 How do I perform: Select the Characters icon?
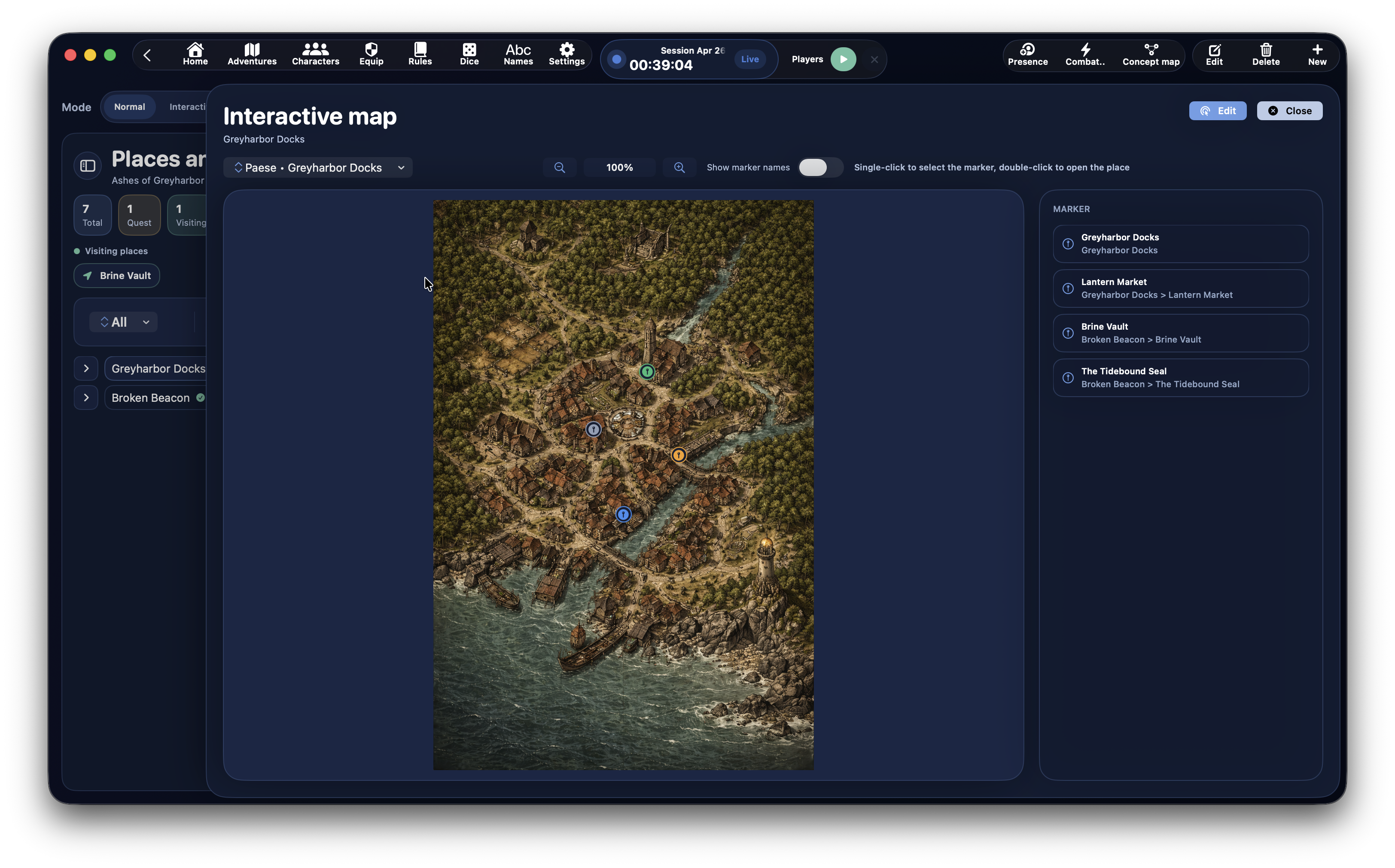click(315, 54)
